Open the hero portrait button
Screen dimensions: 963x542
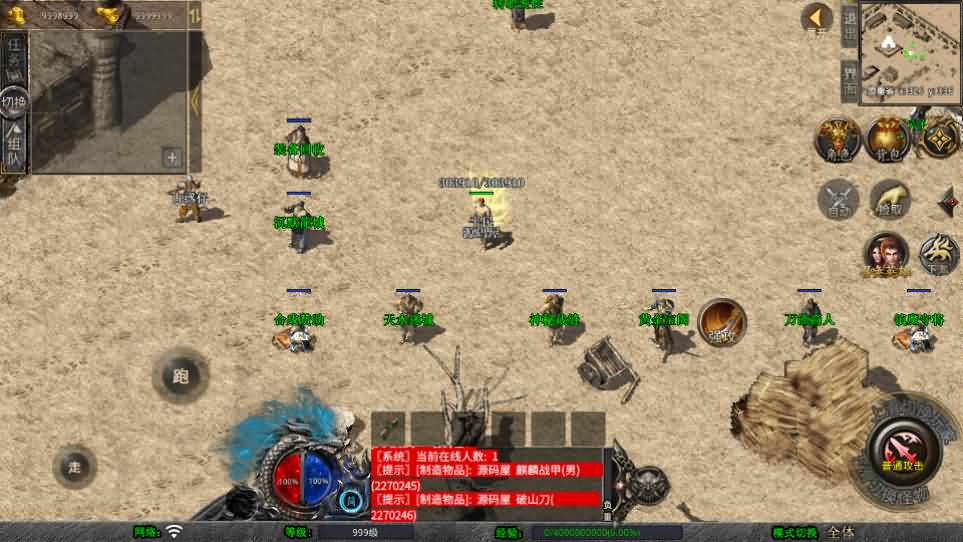tap(886, 255)
